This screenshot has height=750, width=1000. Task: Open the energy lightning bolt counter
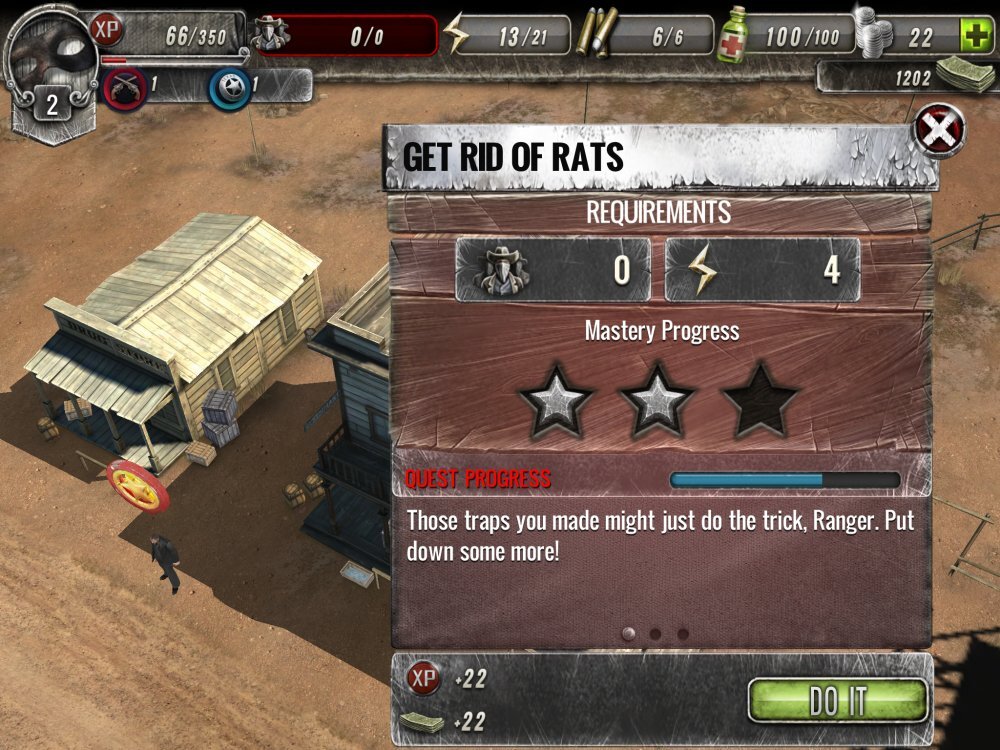[507, 37]
